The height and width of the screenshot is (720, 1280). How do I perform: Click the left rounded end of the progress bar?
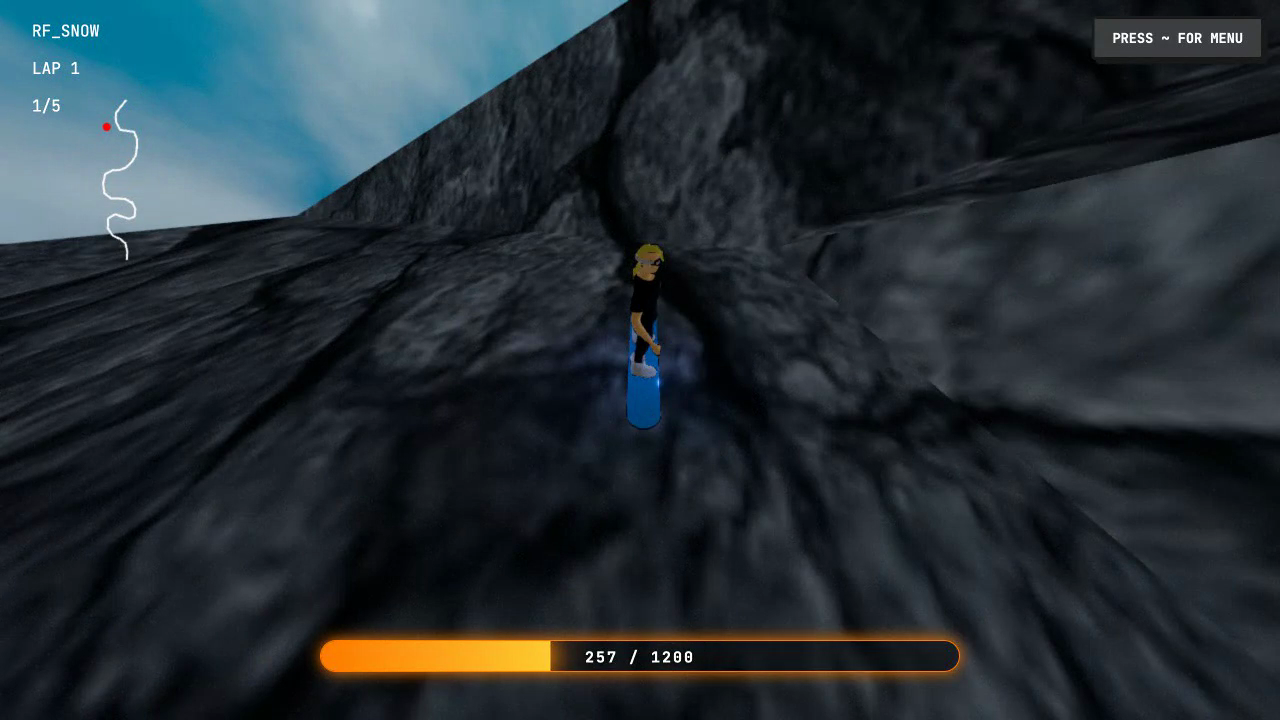(325, 656)
